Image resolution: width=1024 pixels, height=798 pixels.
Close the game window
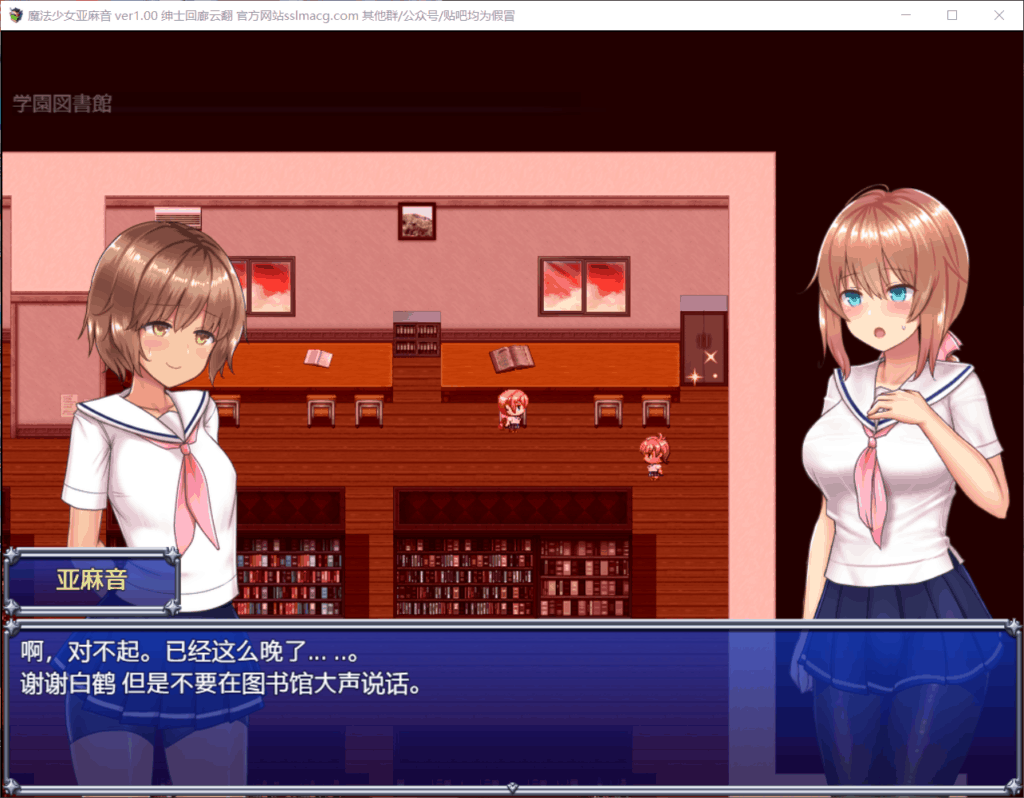click(x=997, y=15)
